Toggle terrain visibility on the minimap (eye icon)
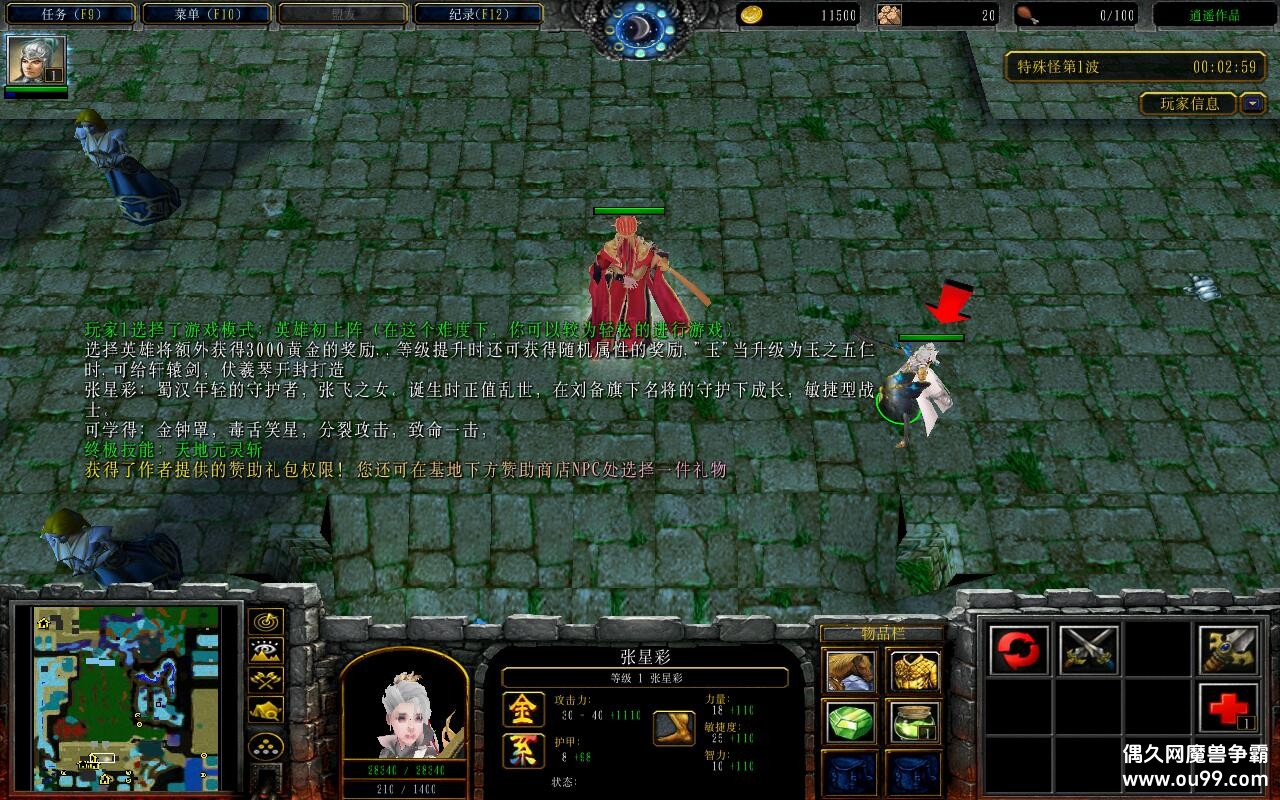1280x800 pixels. click(264, 650)
